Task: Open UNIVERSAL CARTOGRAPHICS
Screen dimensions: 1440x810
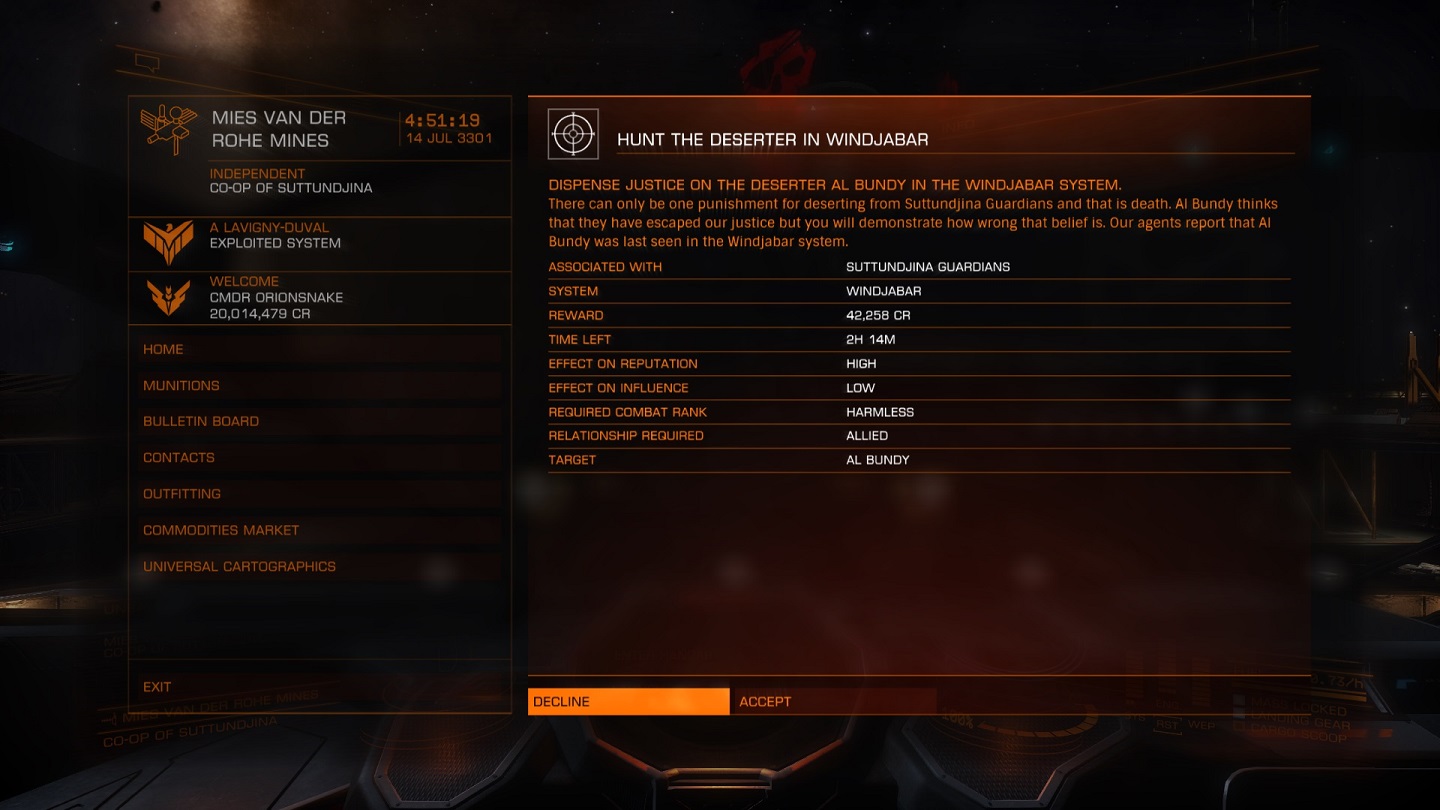Action: click(x=240, y=566)
